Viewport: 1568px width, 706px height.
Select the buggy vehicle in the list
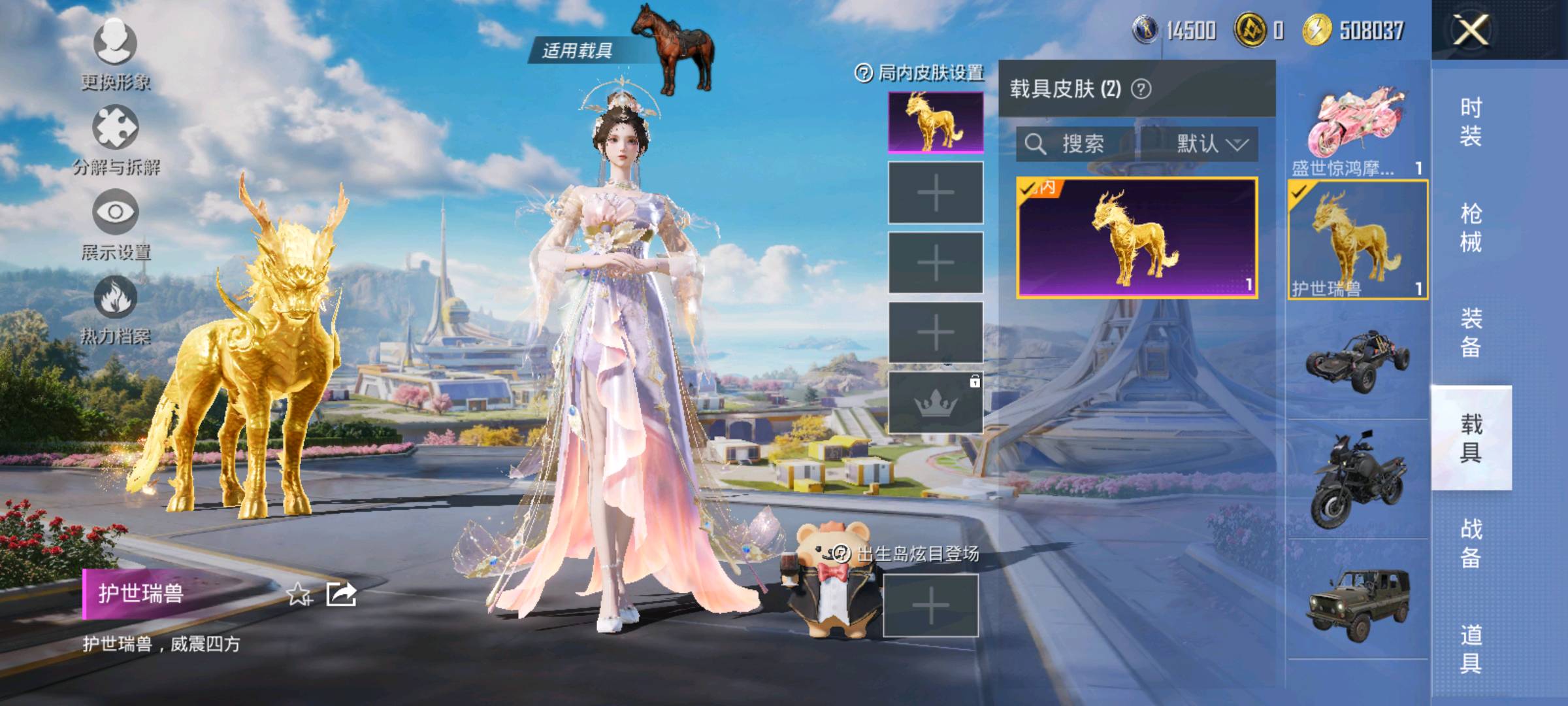point(1358,361)
